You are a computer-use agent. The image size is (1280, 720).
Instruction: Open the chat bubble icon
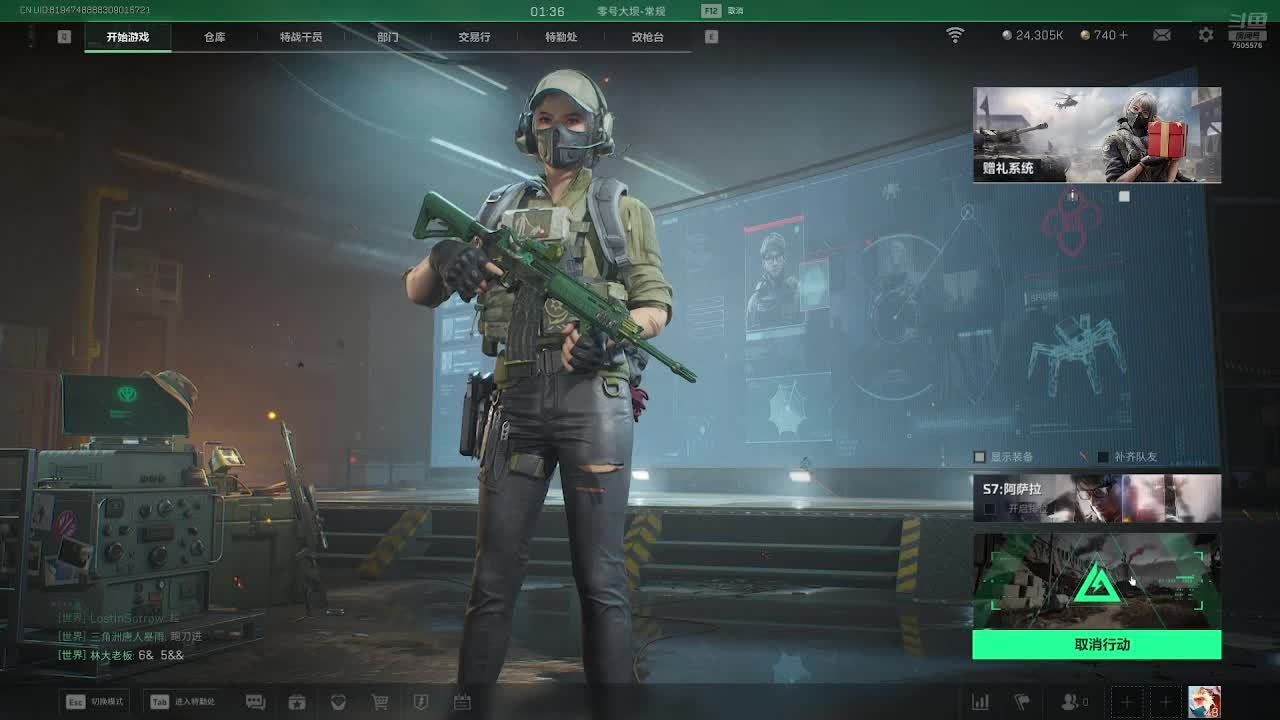[x=255, y=702]
